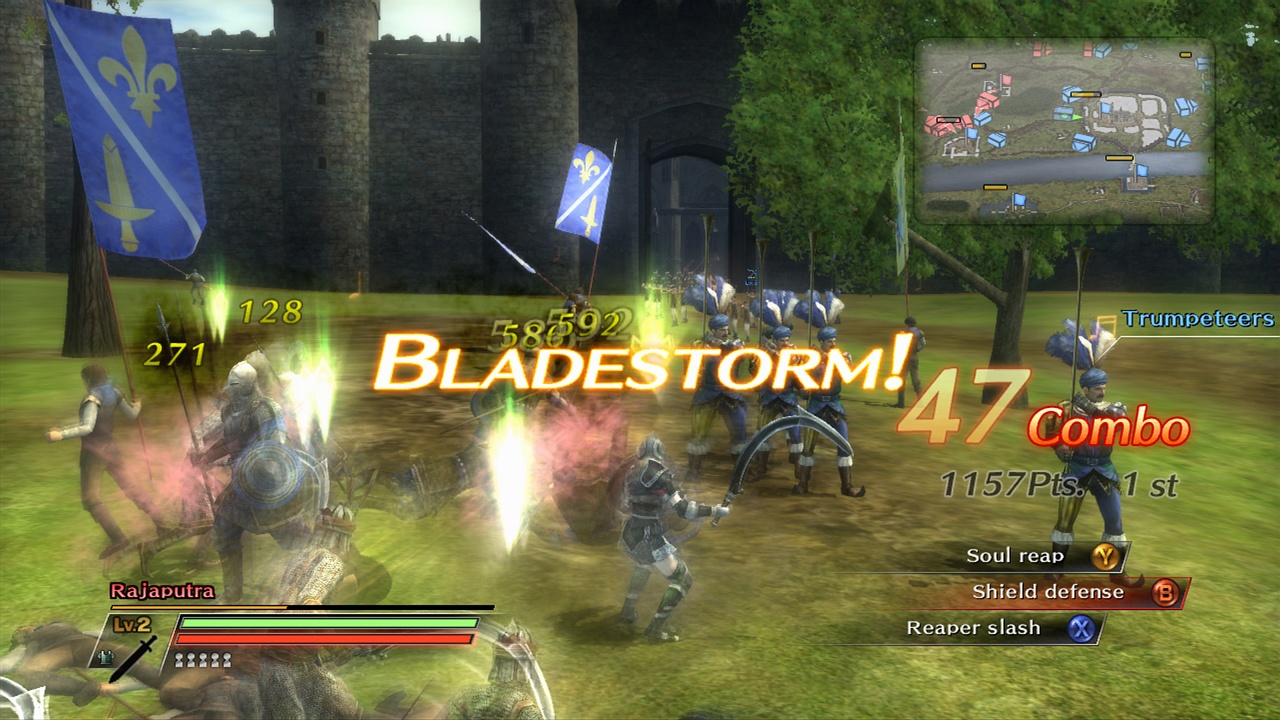Toggle the Trumpeteers unit nameplate

(1196, 319)
